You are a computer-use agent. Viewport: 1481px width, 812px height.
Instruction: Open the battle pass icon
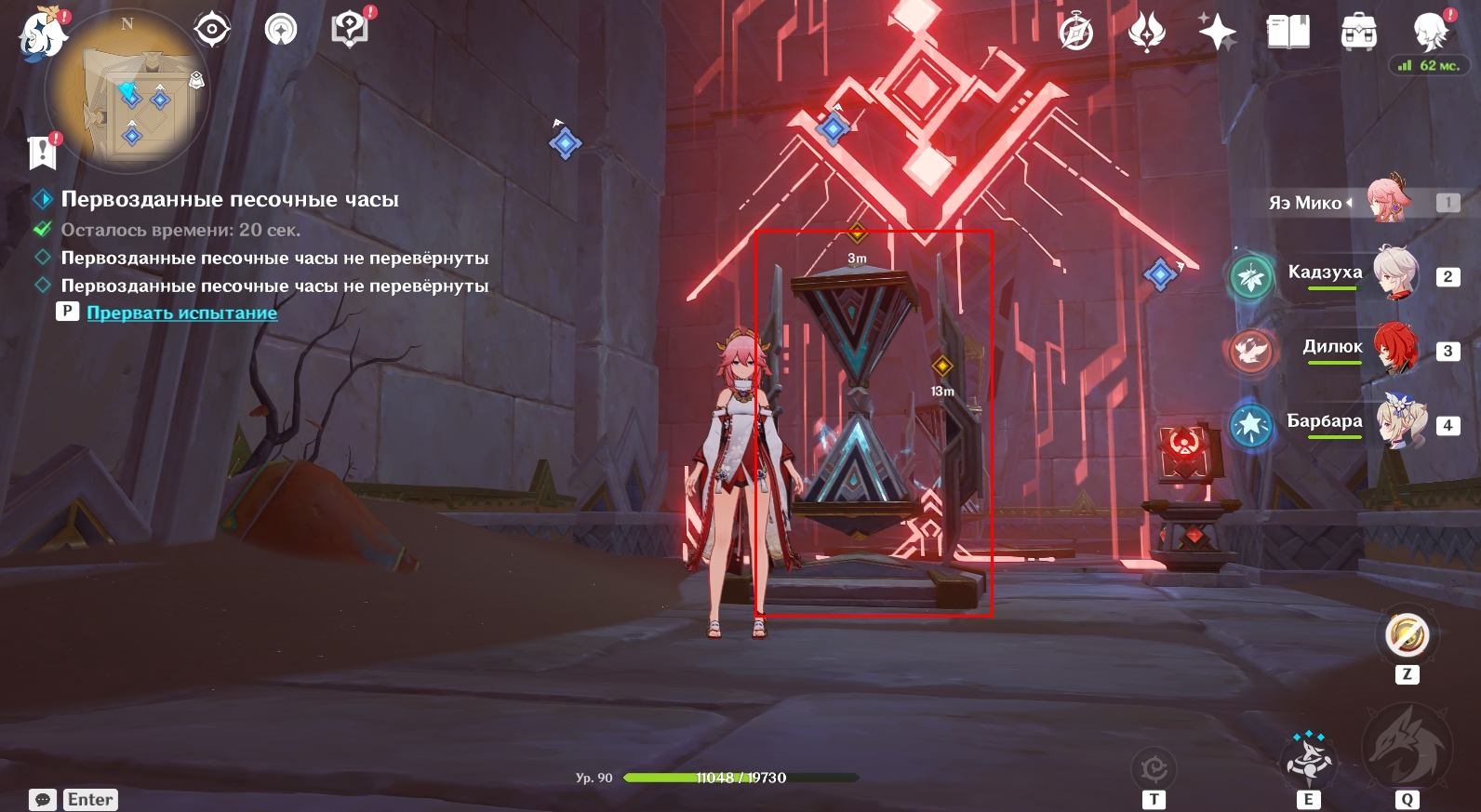click(x=1146, y=33)
